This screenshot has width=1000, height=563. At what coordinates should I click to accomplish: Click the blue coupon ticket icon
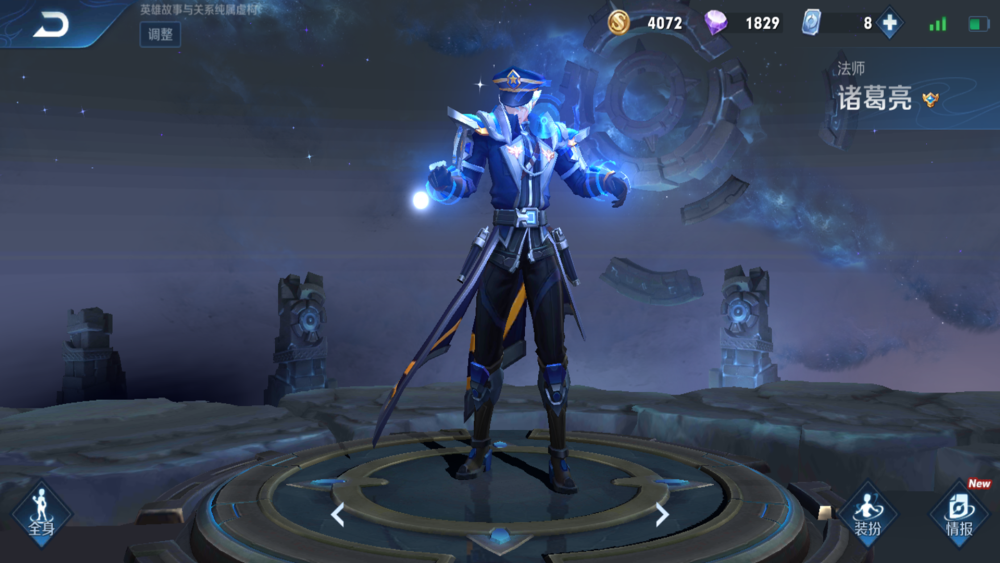[810, 23]
